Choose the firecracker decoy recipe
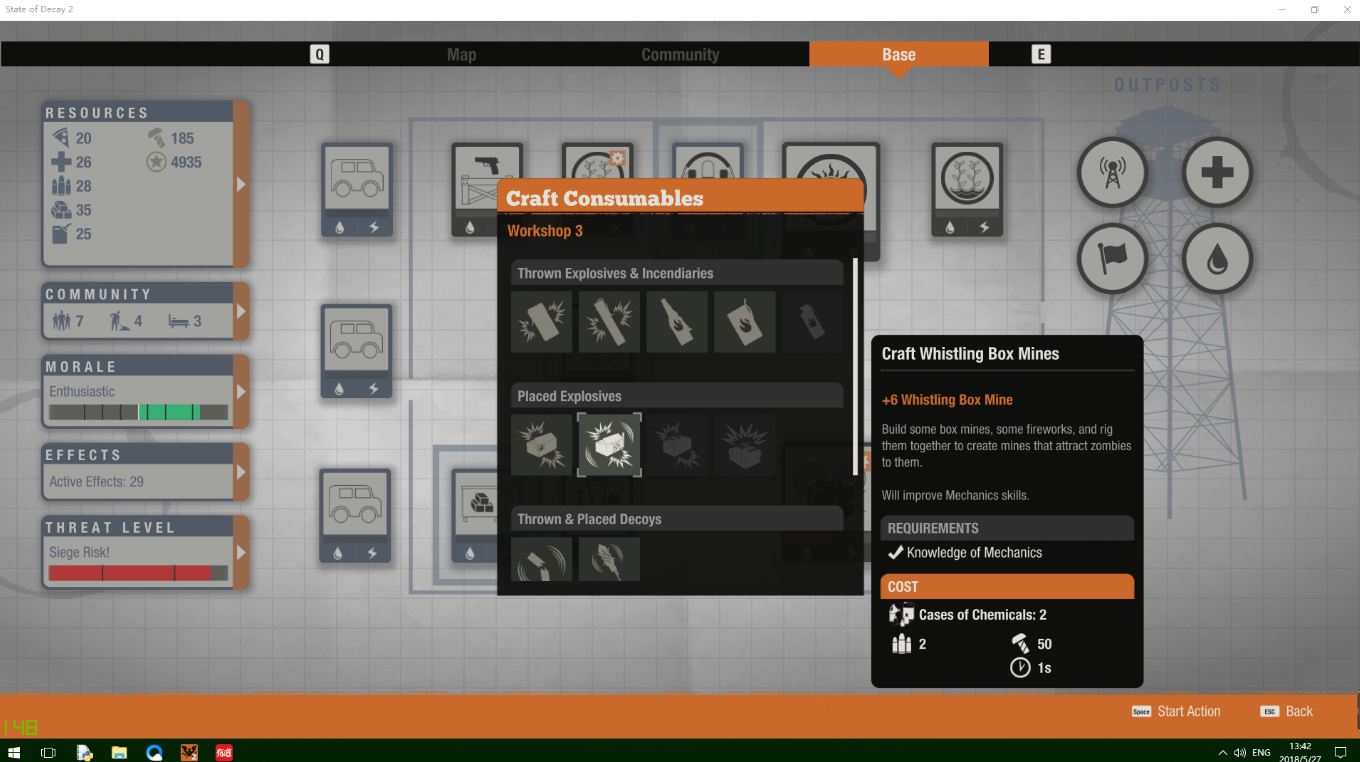The height and width of the screenshot is (762, 1360). click(x=609, y=560)
